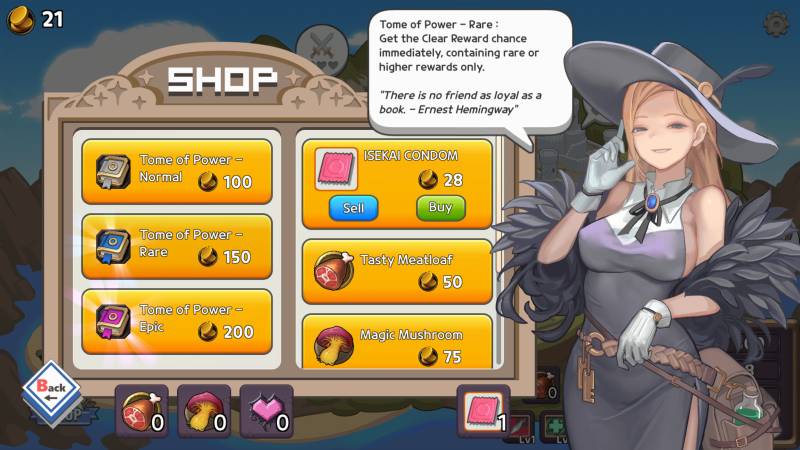Pick the Tome of Power – Epic item
Viewport: 800px width, 450px height.
(176, 321)
